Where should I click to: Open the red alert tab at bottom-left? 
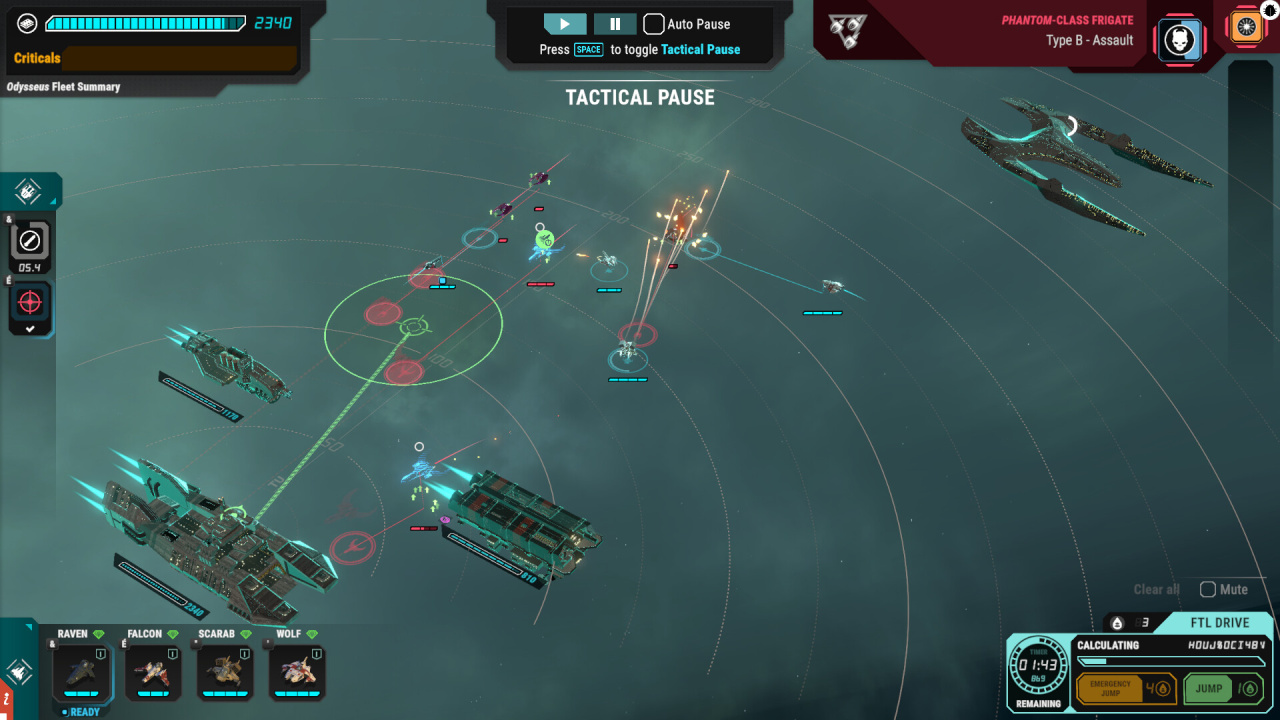6,699
